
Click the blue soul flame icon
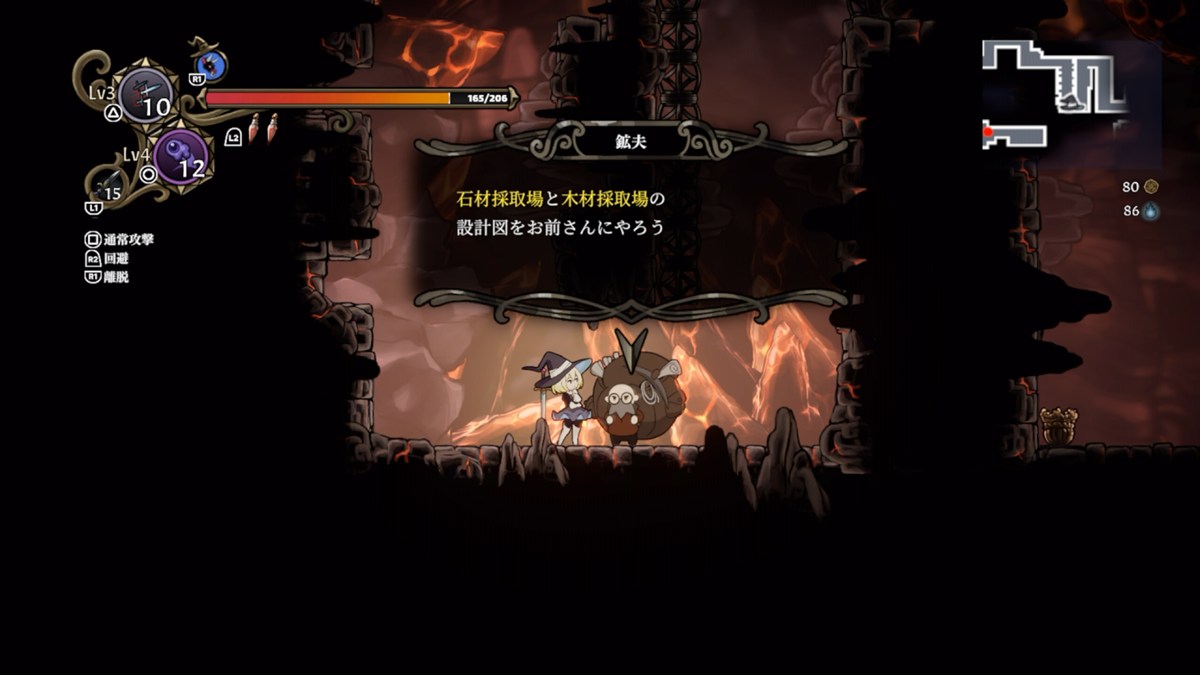click(x=1152, y=211)
